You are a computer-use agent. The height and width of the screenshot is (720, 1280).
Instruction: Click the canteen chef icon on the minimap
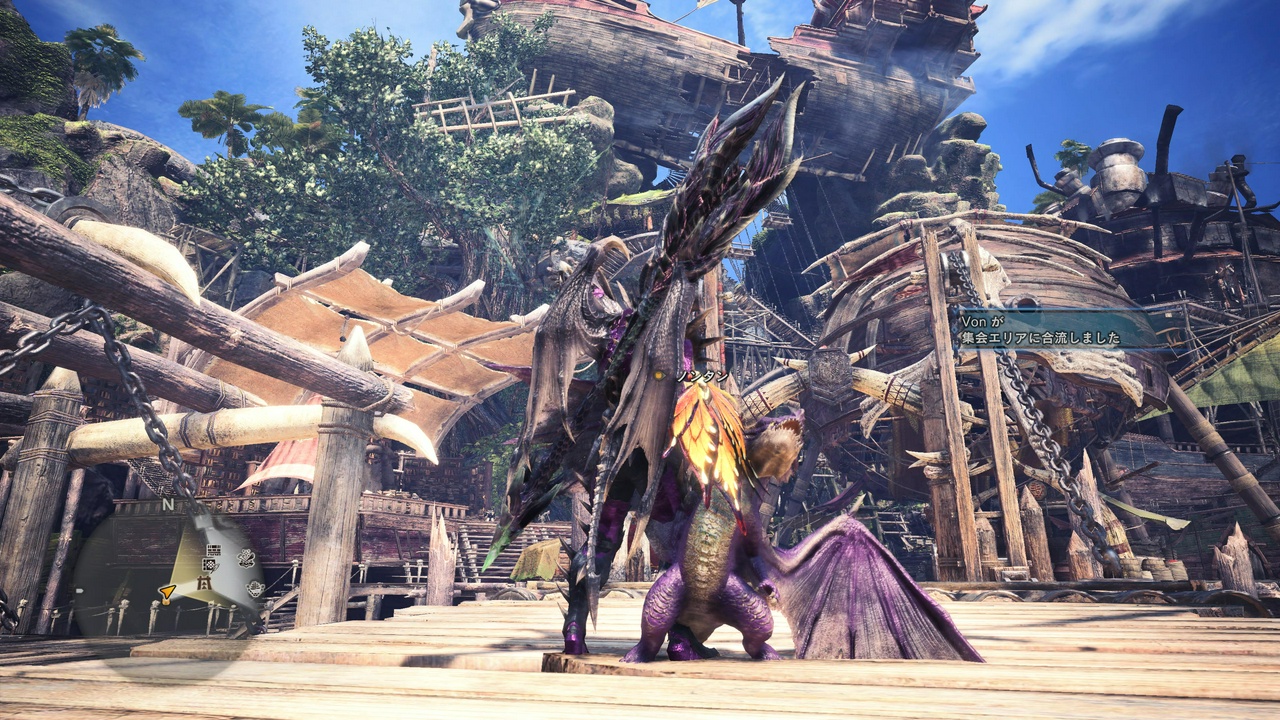coord(245,556)
